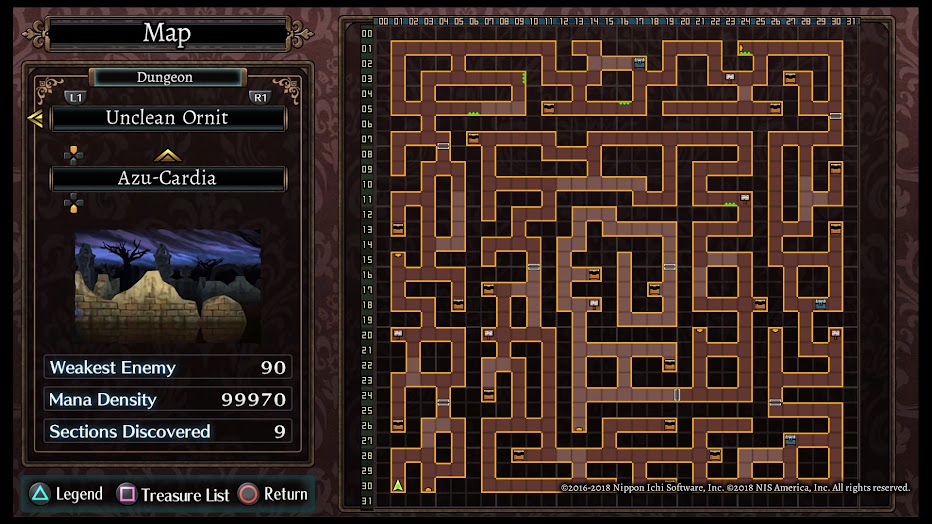This screenshot has height=524, width=932.
Task: Select the Unclean Ornit dungeon entry
Action: point(168,118)
